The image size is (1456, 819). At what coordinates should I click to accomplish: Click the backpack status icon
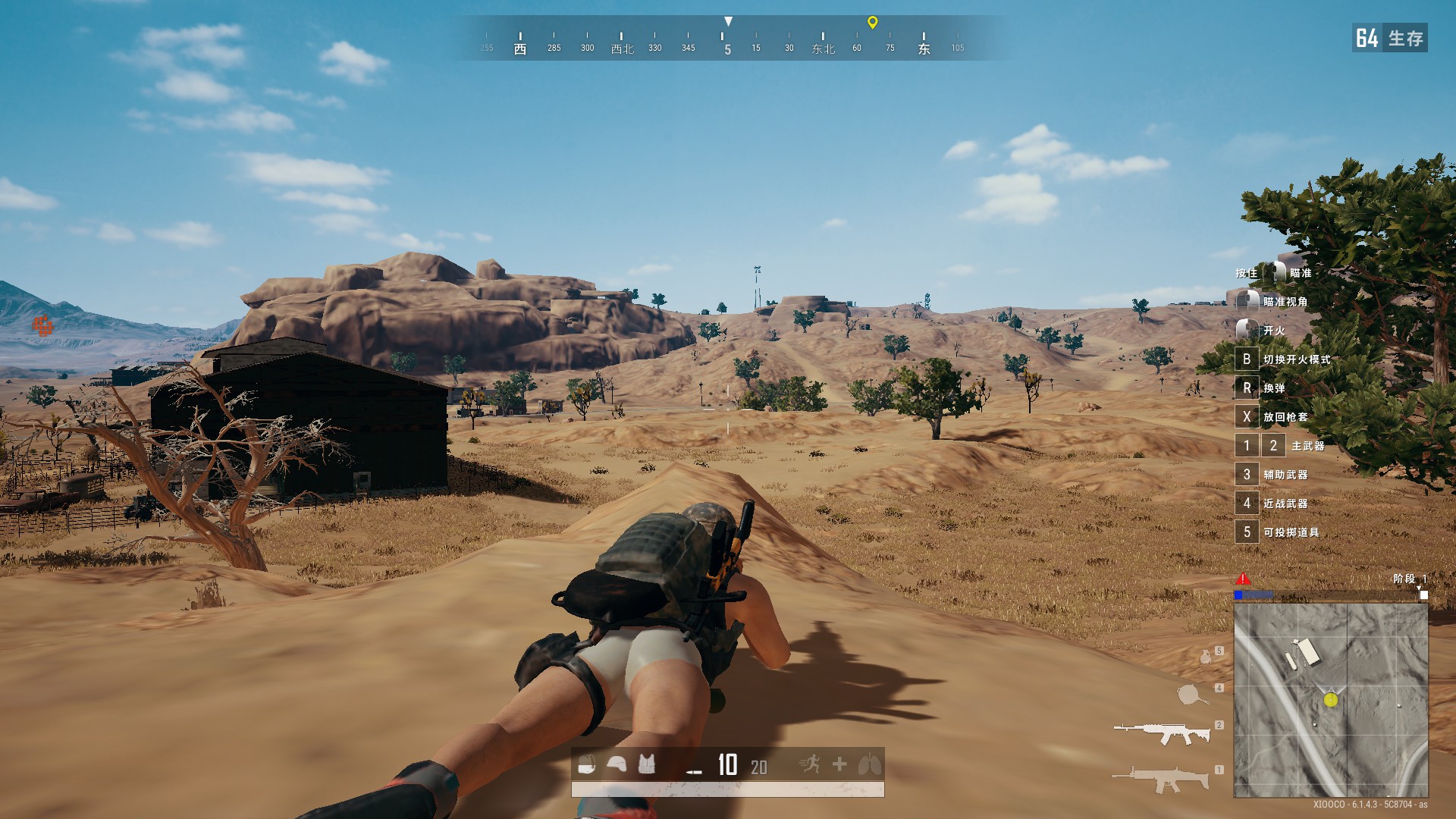586,765
